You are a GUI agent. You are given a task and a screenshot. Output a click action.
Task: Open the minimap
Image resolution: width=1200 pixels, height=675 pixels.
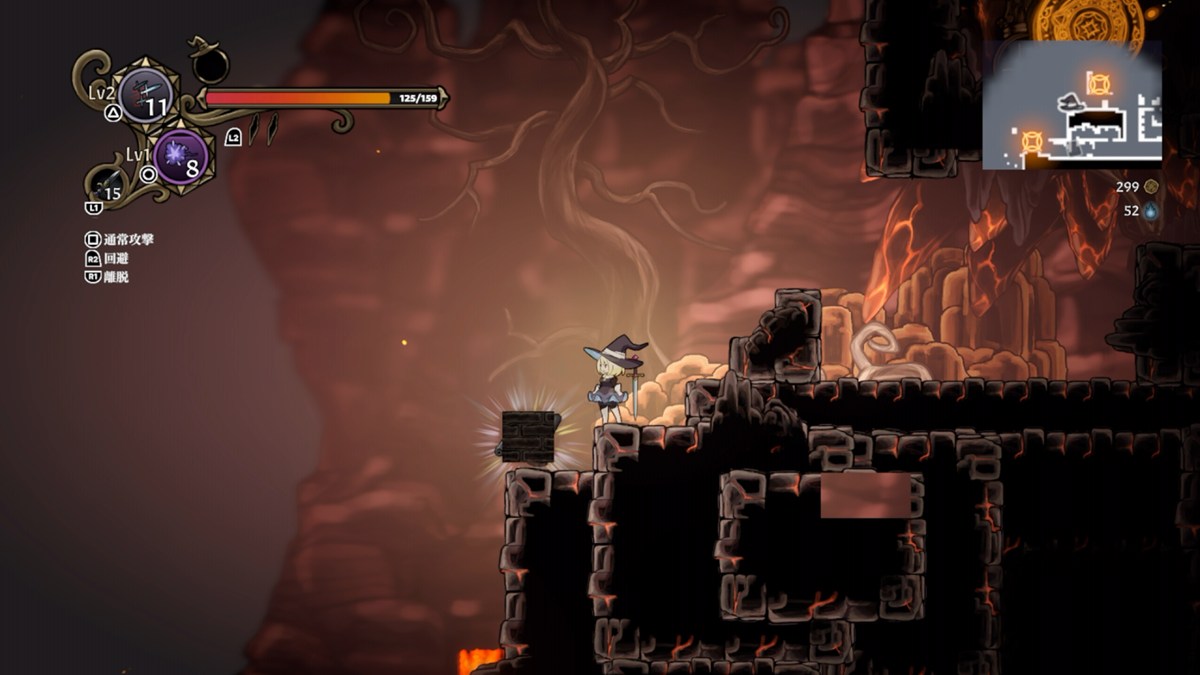click(1072, 104)
